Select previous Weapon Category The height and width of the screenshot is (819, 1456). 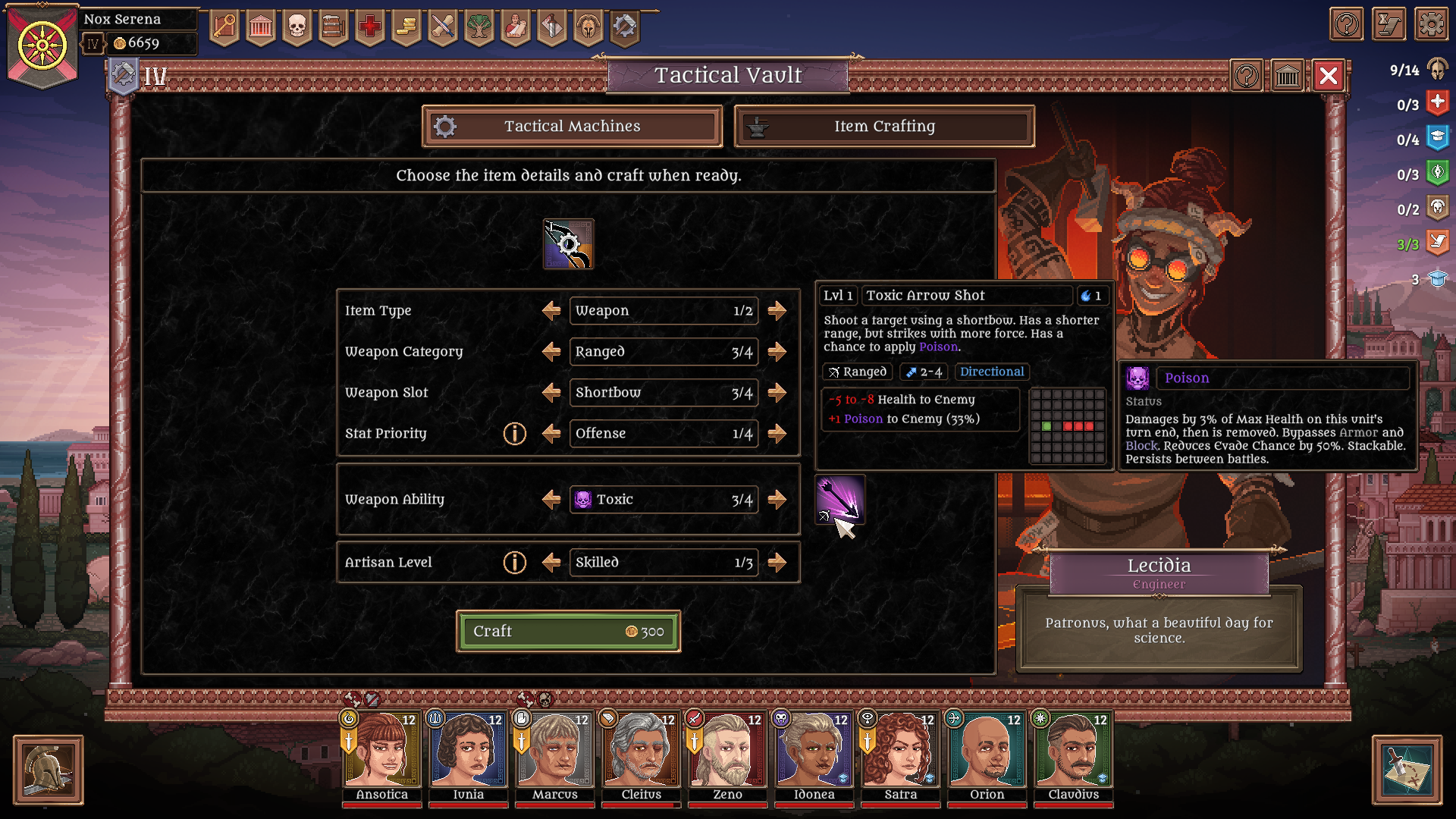click(551, 352)
